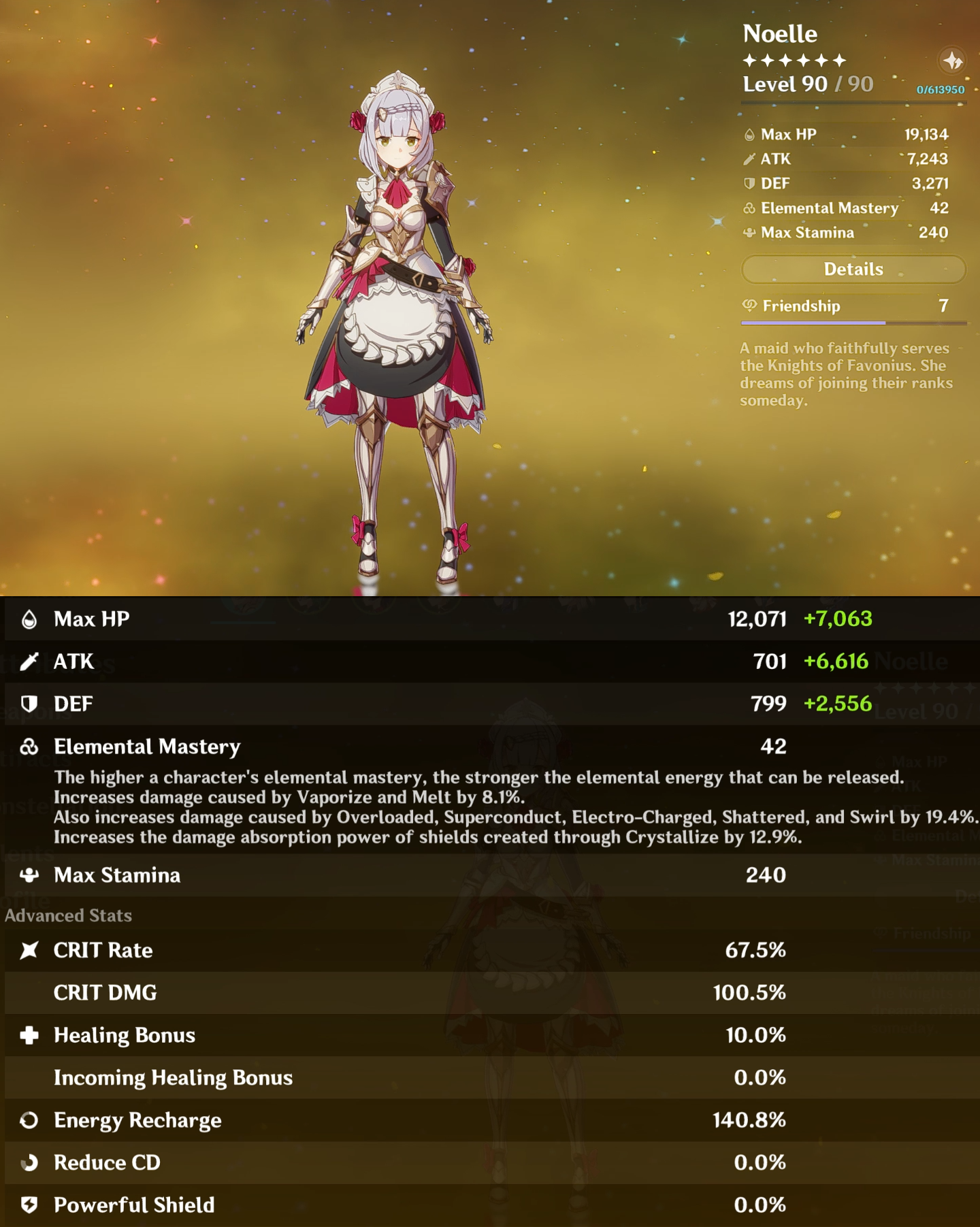The width and height of the screenshot is (980, 1227).
Task: Click the Elemental Burst energy icon above 0/613950
Action: click(x=951, y=61)
